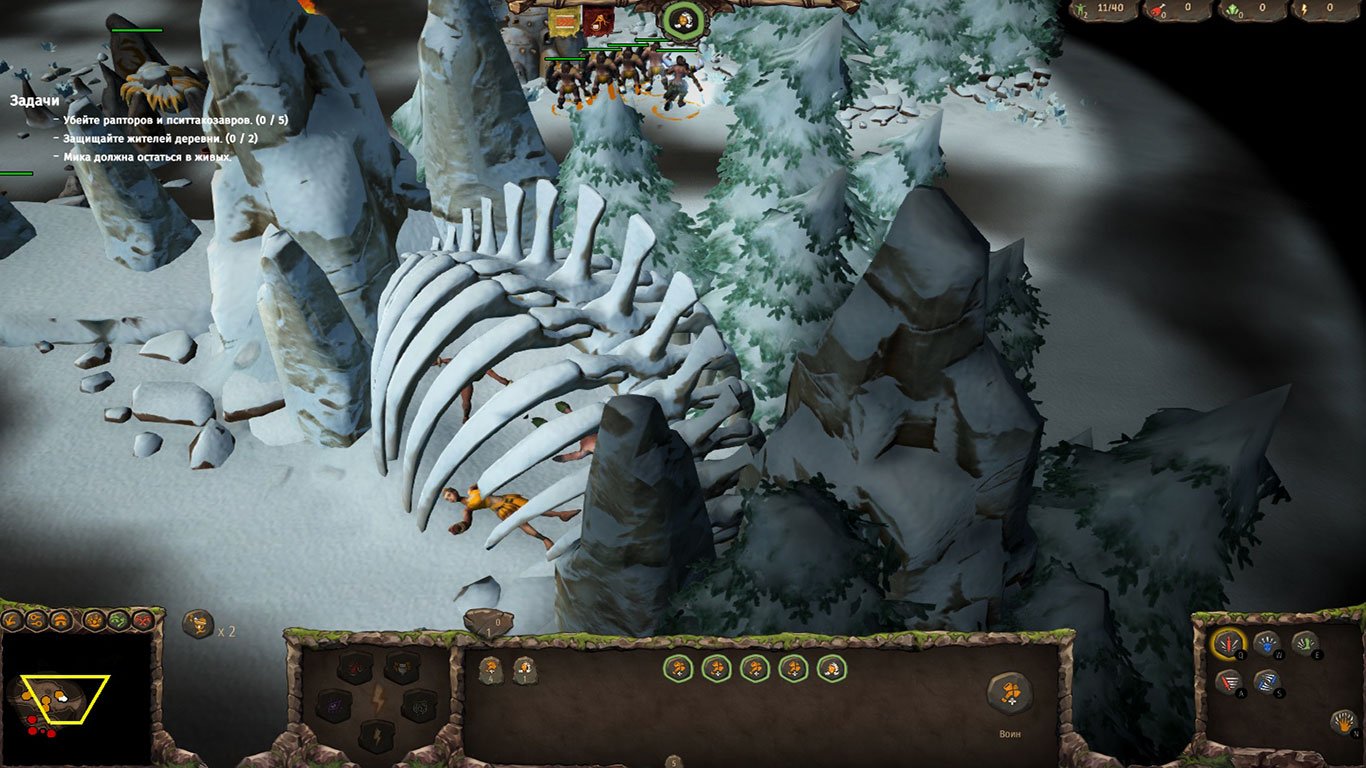Select the idle warriors x2 icon
This screenshot has width=1366, height=768.
[x=198, y=624]
